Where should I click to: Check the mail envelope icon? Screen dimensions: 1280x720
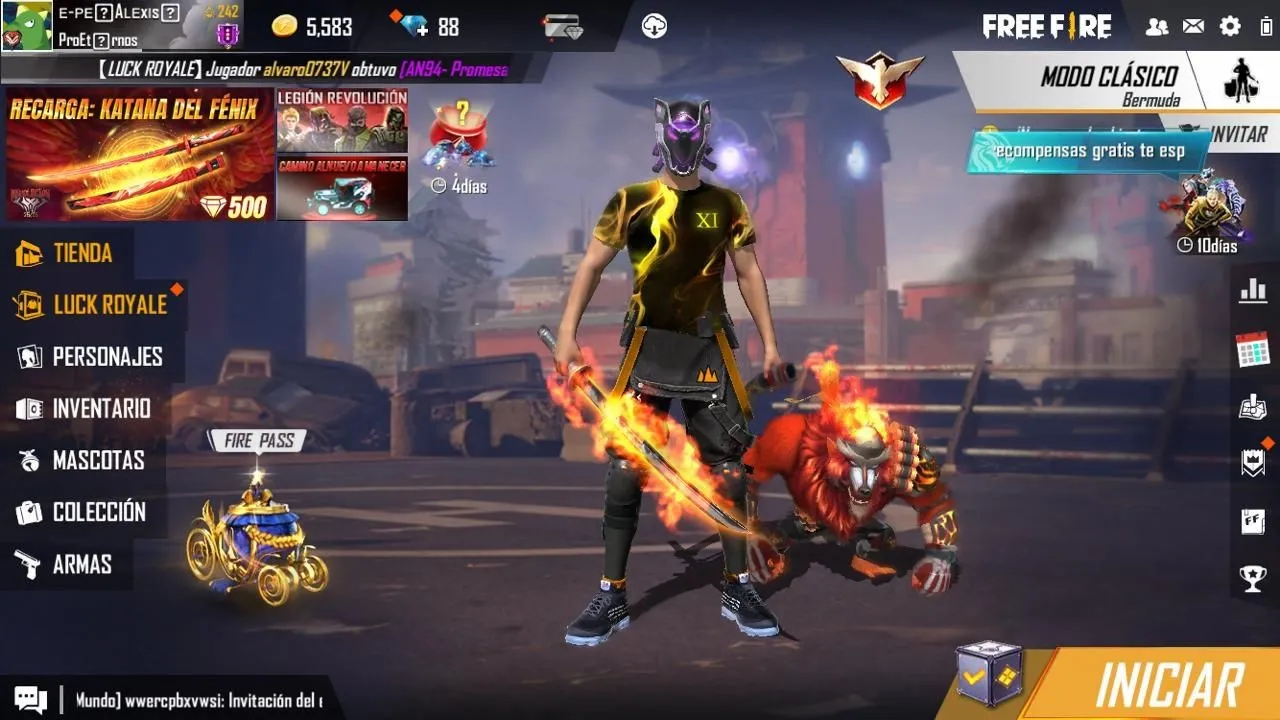1193,27
